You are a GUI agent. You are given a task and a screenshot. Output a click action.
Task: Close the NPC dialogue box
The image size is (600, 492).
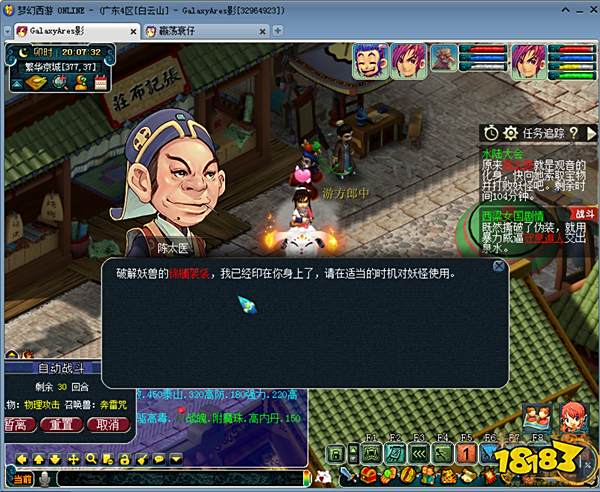point(498,267)
